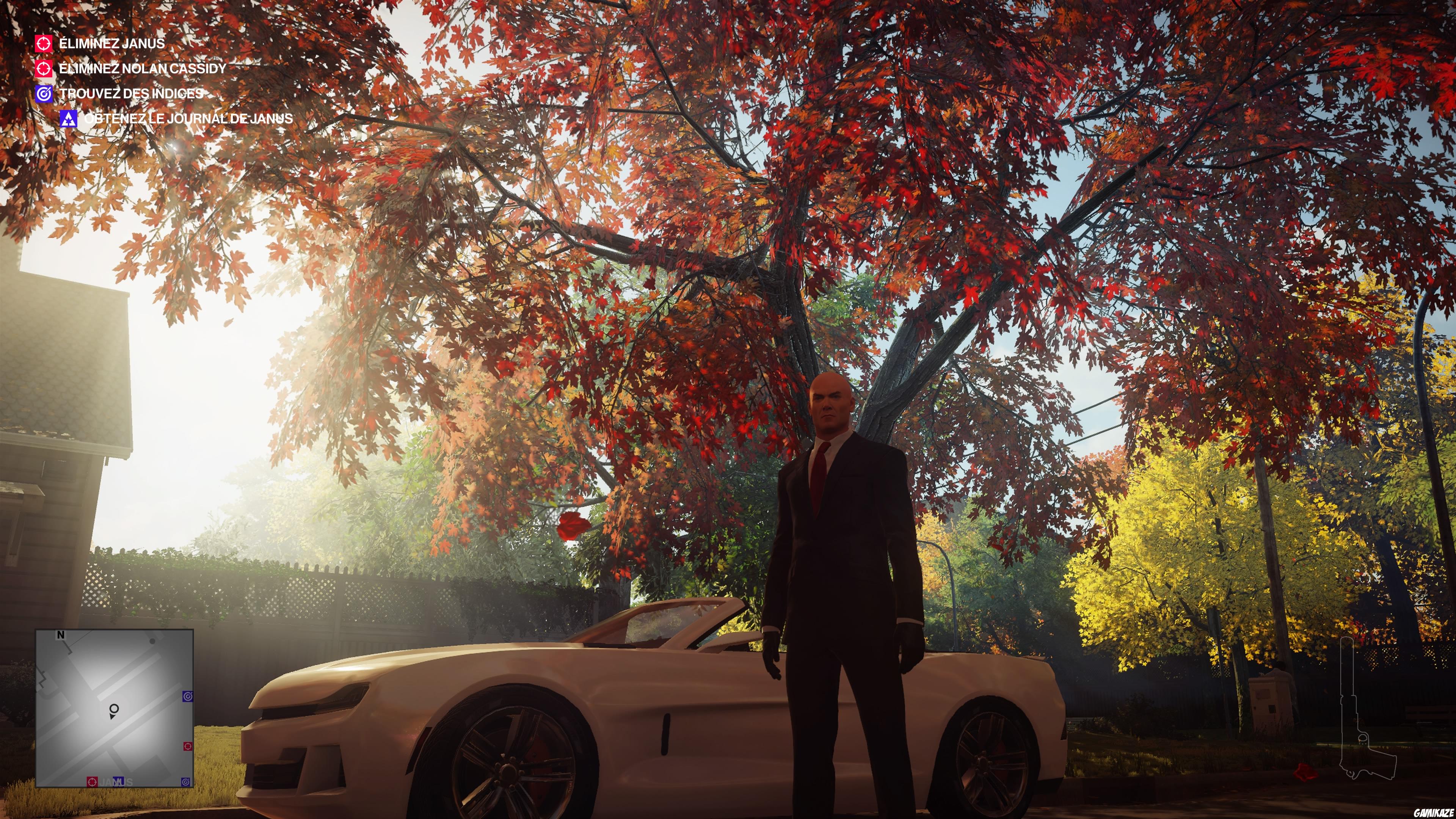Click the purple marker beside JANUS on the minimap
1456x819 pixels.
pyautogui.click(x=118, y=782)
